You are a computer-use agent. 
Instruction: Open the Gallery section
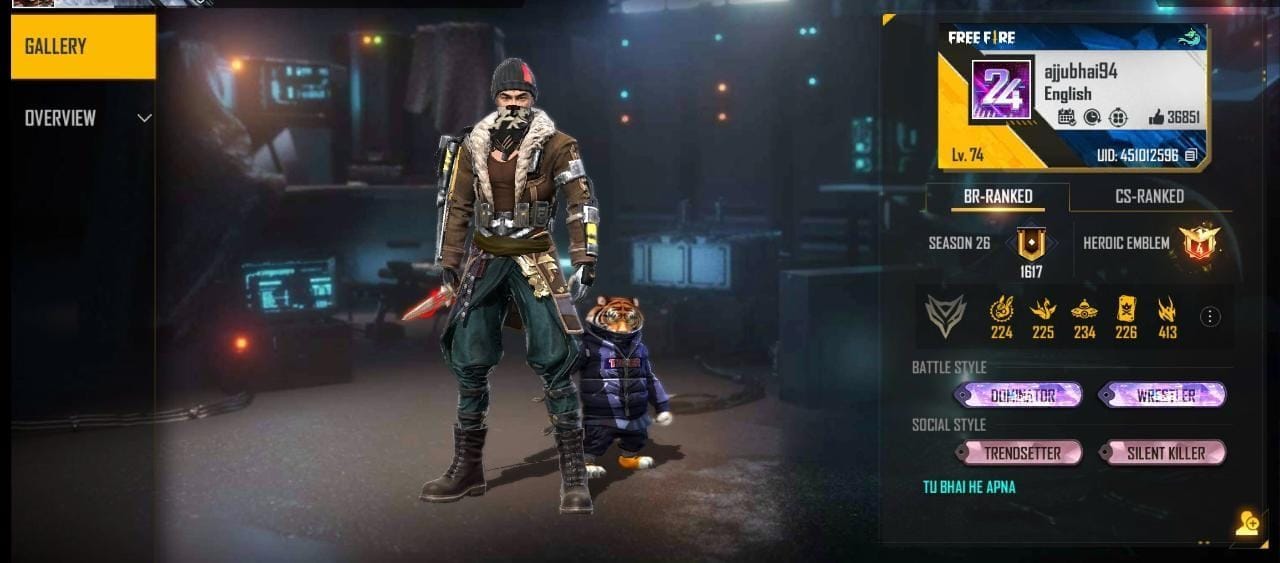[83, 46]
